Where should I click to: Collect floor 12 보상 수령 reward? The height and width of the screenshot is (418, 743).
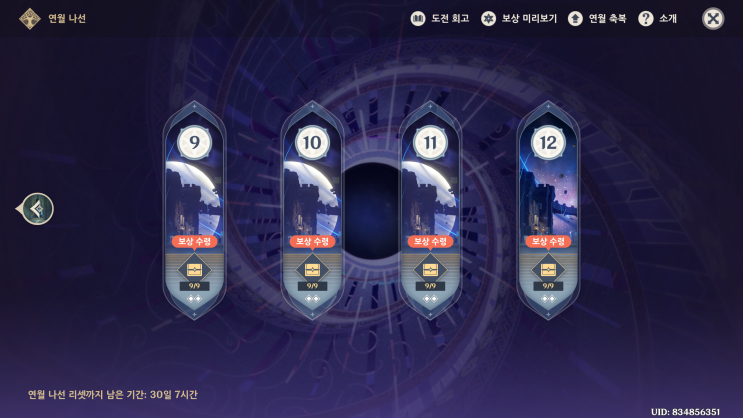coord(548,241)
